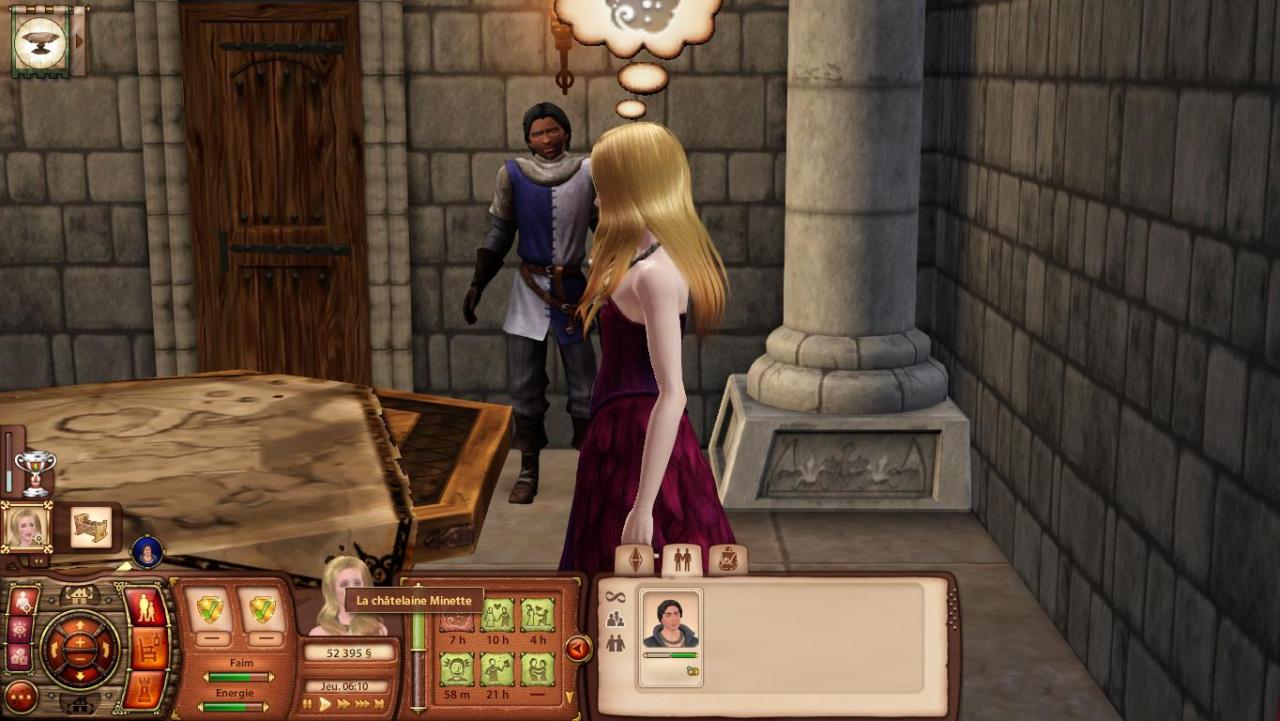This screenshot has width=1280, height=721.
Task: Open the castle tower kingdom mode button
Action: pos(146,689)
